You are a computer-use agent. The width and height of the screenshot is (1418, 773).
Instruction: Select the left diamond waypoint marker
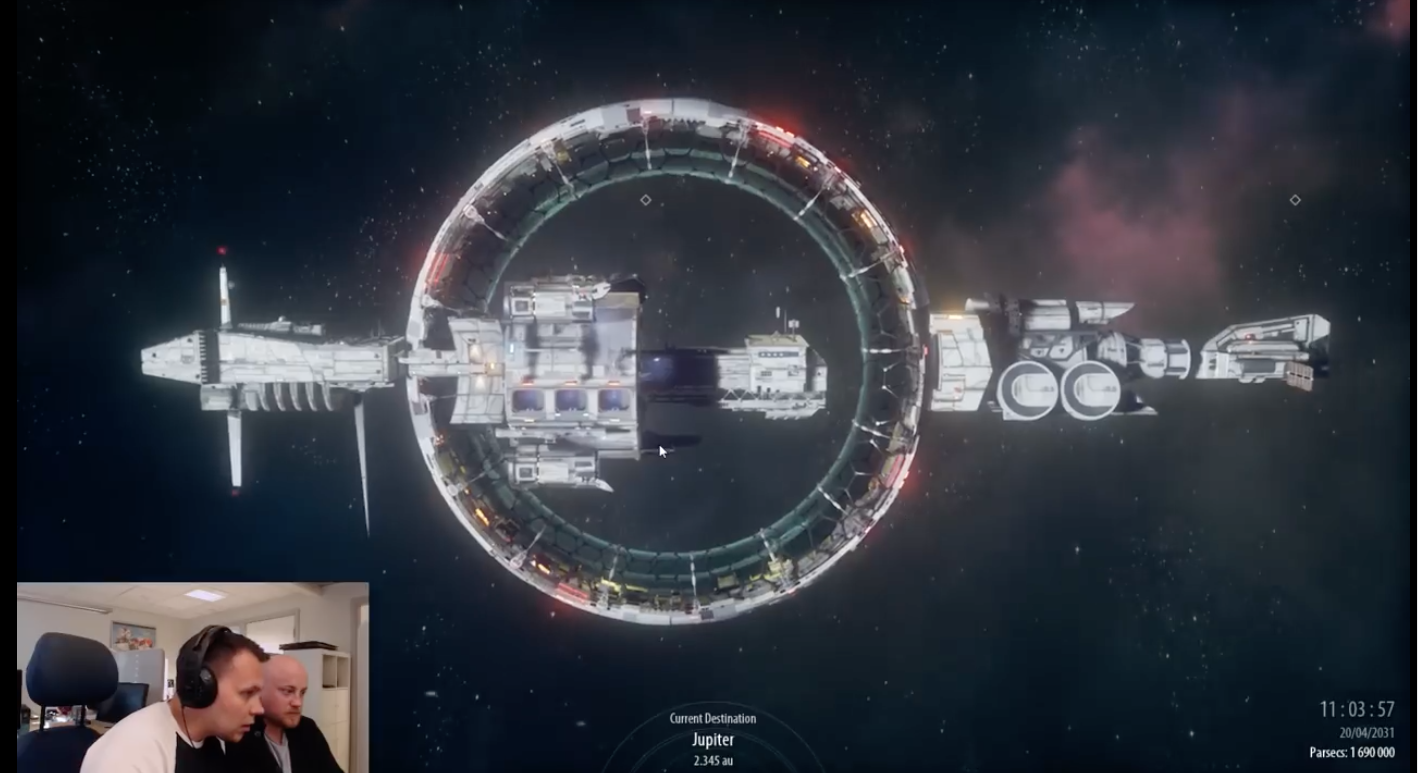pyautogui.click(x=645, y=199)
